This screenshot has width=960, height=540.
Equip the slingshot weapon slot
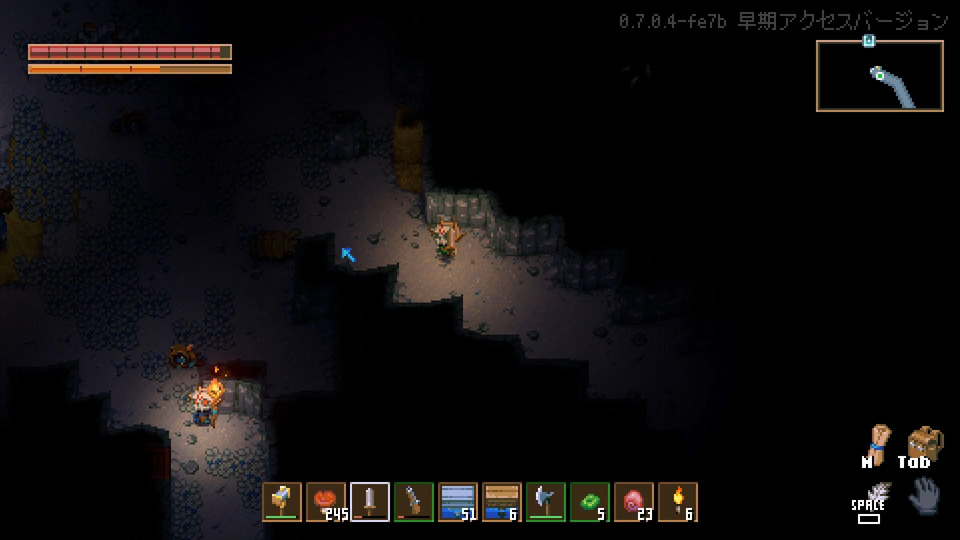click(x=414, y=502)
